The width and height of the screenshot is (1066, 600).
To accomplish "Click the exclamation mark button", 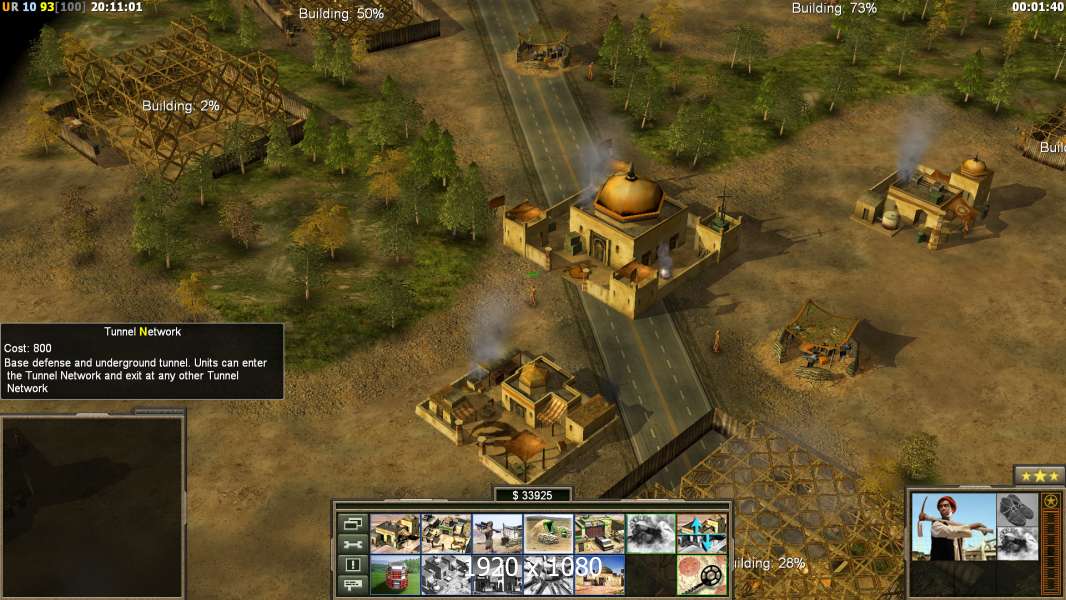I will pyautogui.click(x=352, y=565).
